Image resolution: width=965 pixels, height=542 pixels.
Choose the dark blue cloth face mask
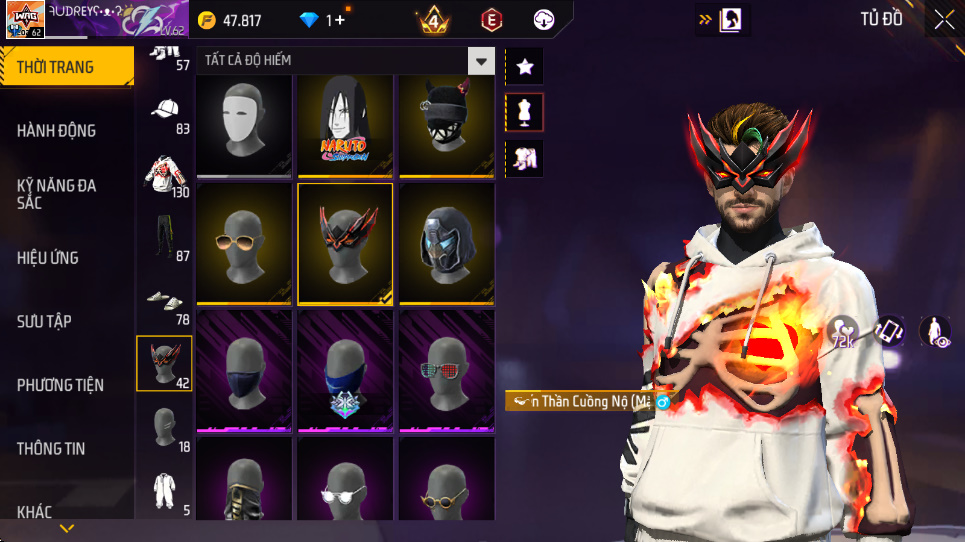[244, 370]
